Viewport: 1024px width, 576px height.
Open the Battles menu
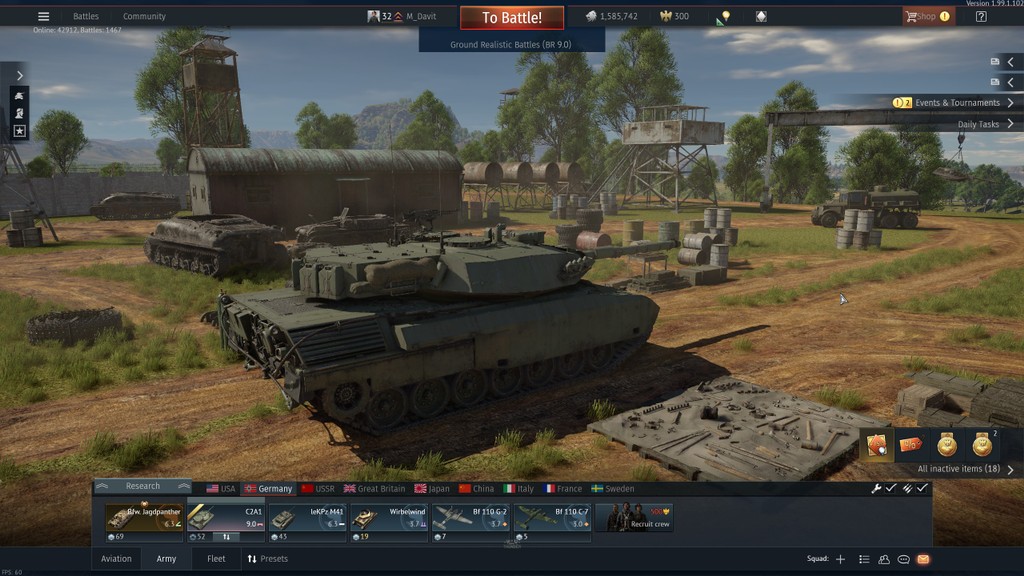[86, 17]
